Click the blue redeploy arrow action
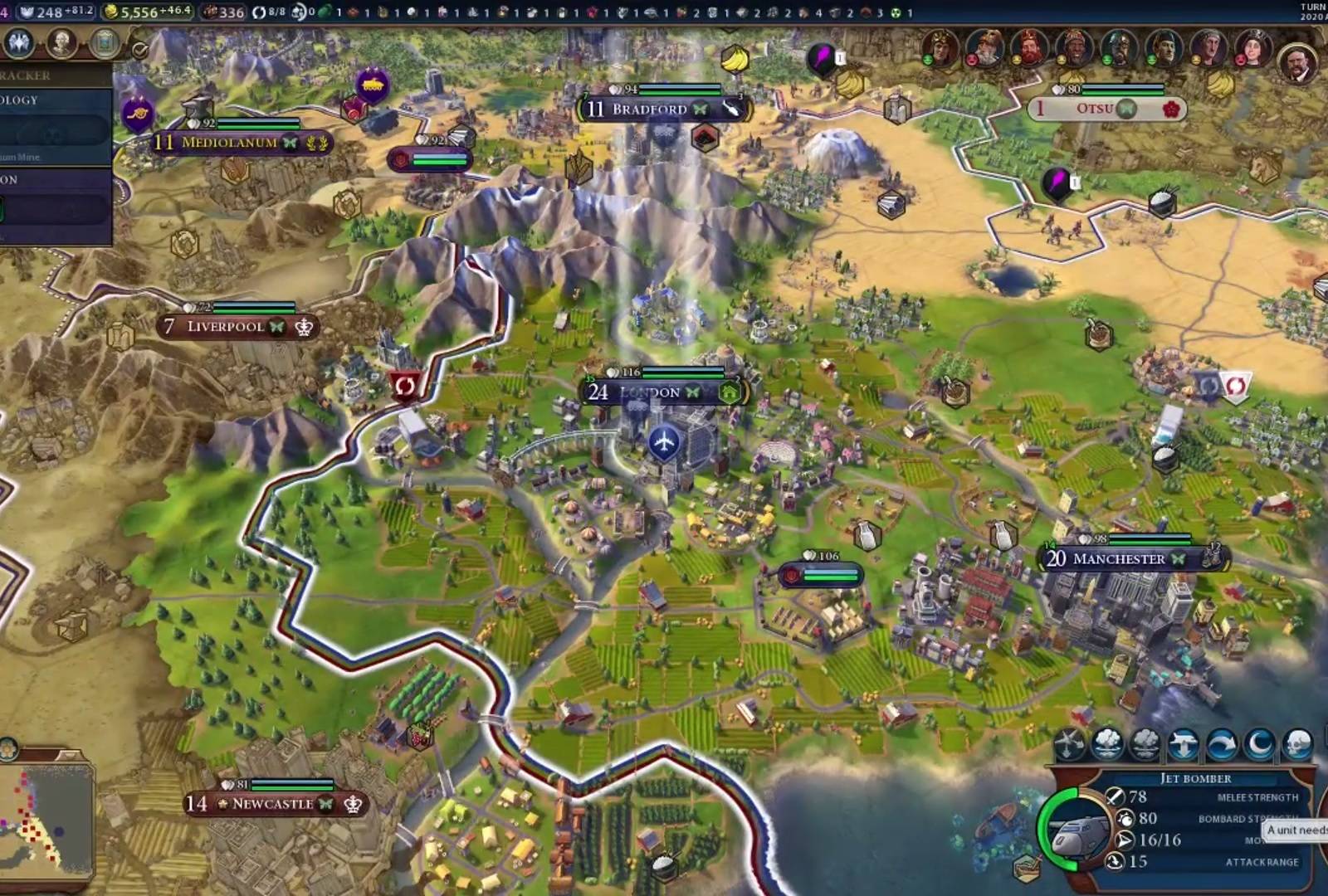 tap(1223, 743)
